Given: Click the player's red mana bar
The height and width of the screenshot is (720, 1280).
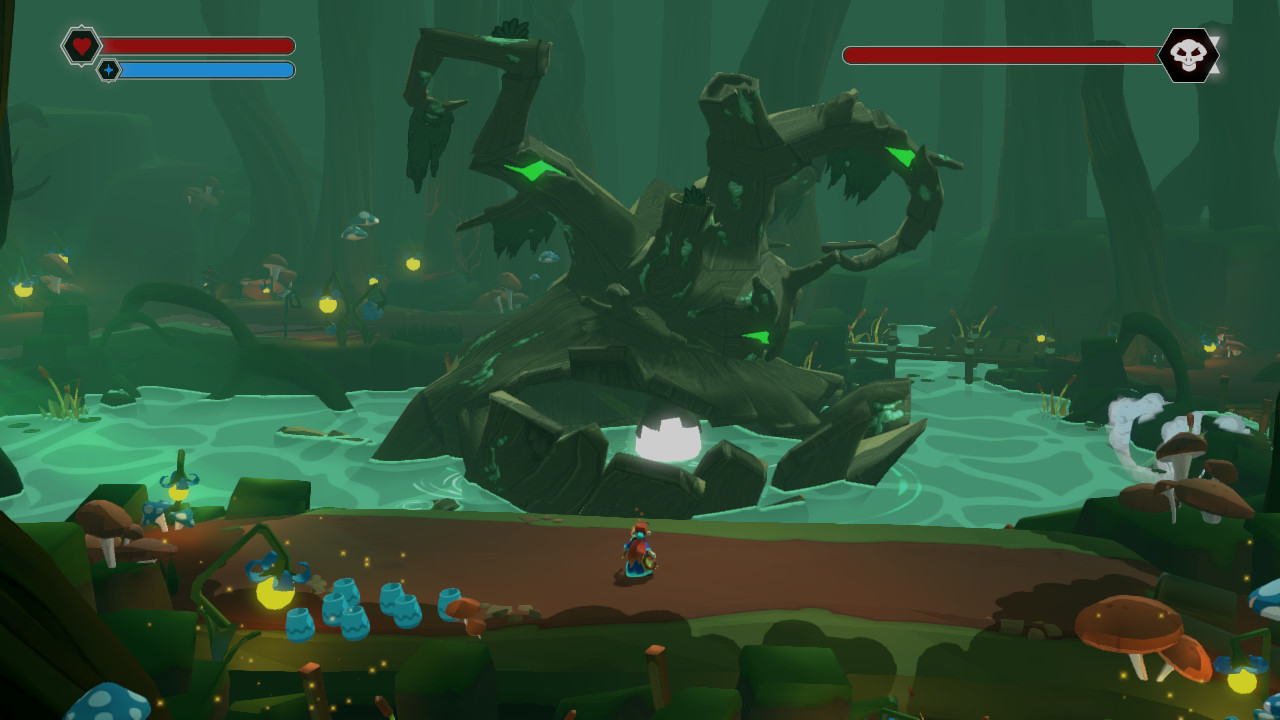Looking at the screenshot, I should 200,45.
